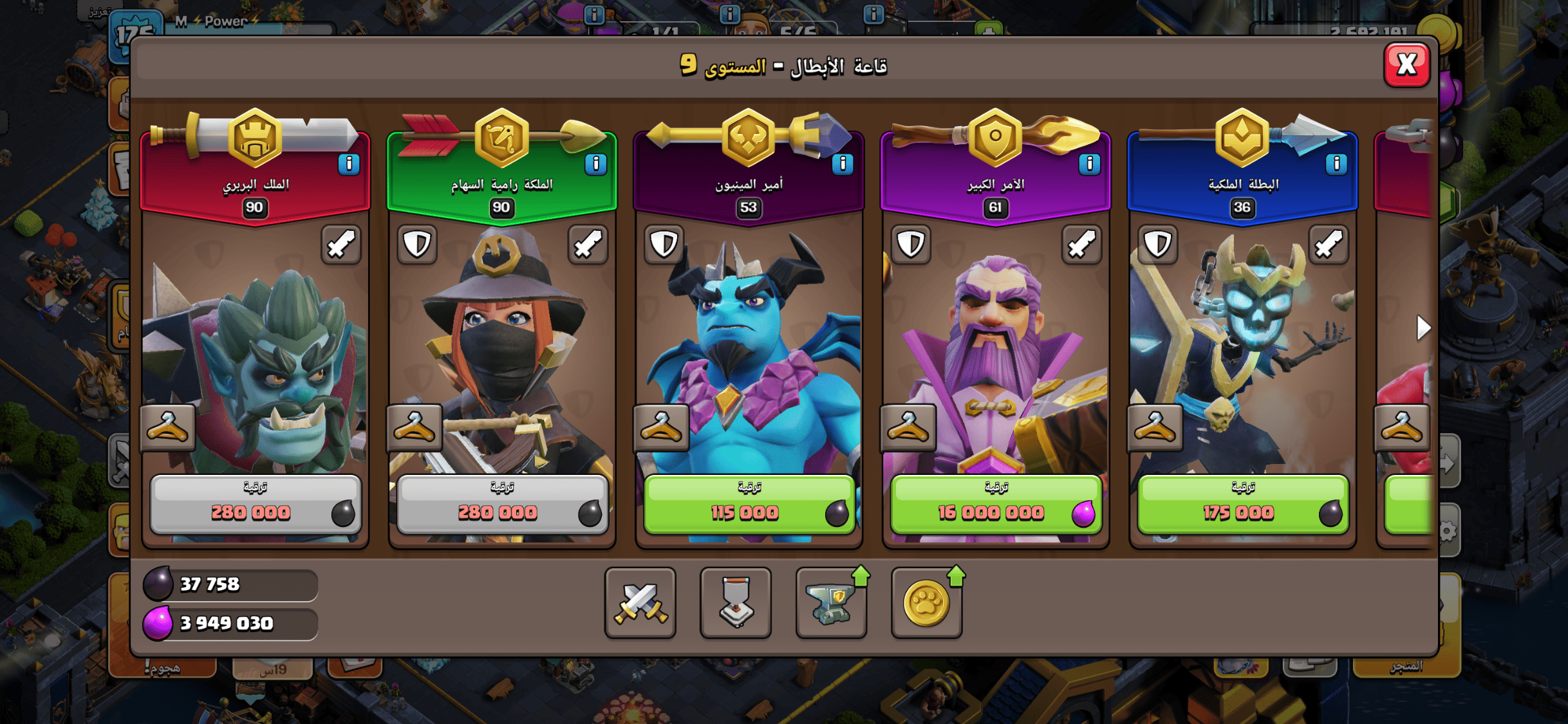1568x724 pixels.
Task: Select the banner pedestal button
Action: 736,603
